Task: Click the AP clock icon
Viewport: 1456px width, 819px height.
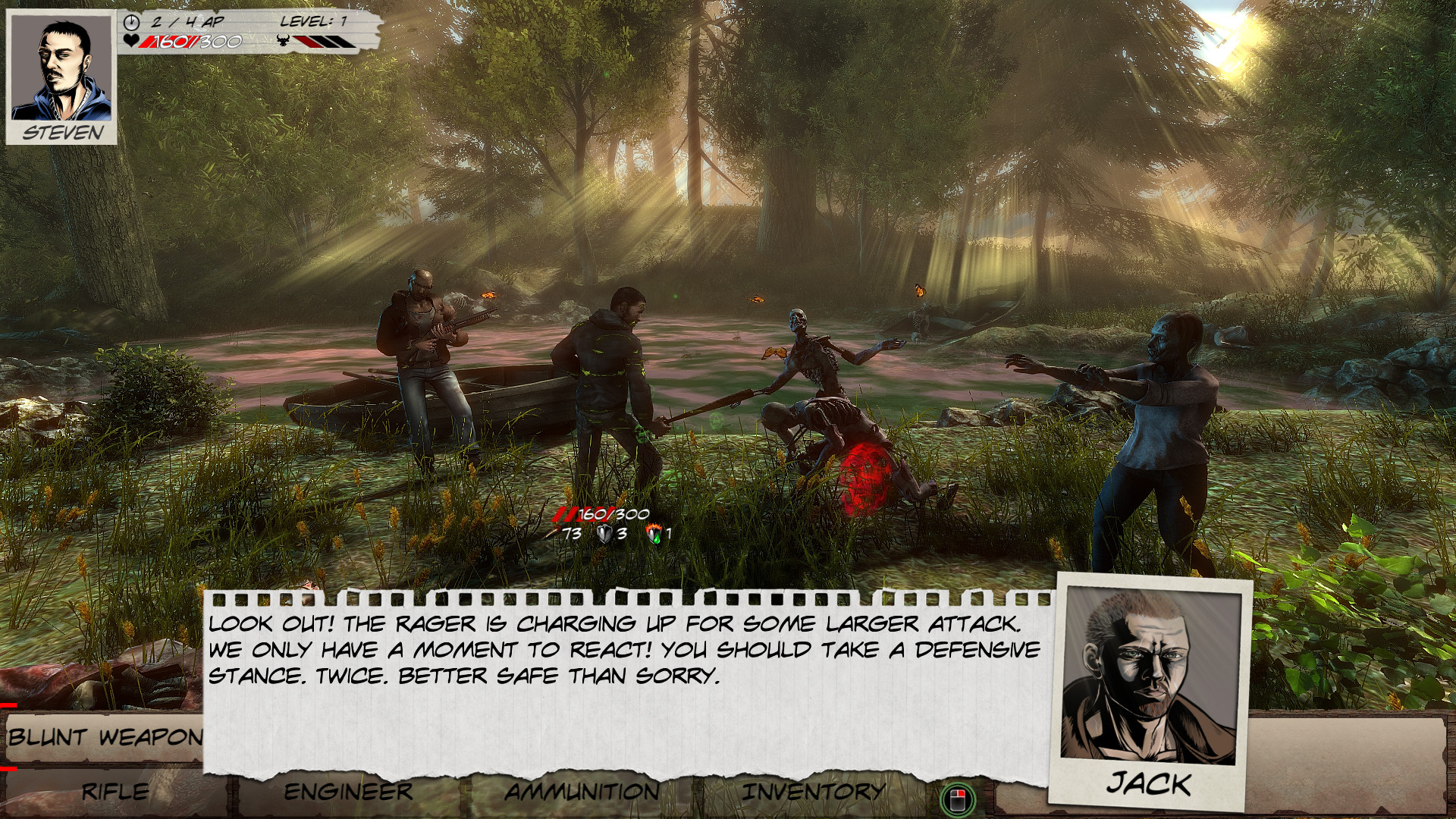Action: 131,22
